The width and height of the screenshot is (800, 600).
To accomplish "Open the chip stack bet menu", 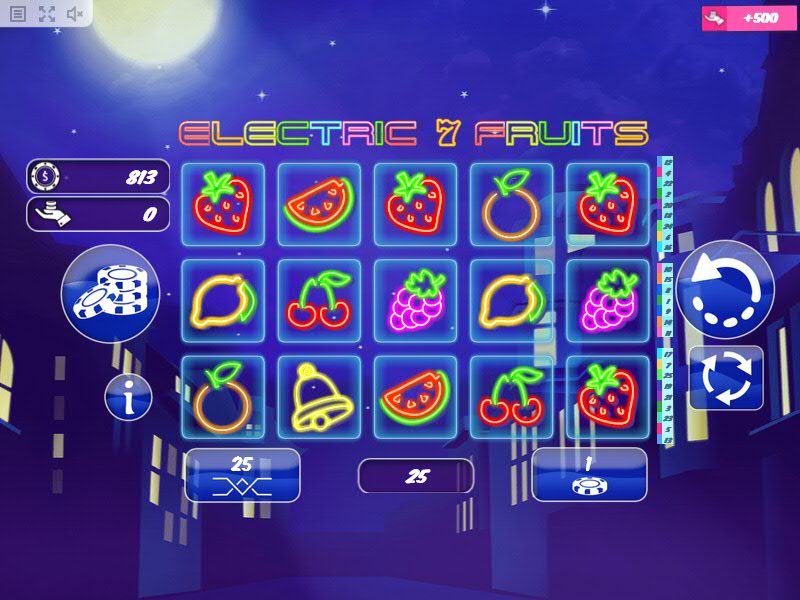I will coord(110,290).
